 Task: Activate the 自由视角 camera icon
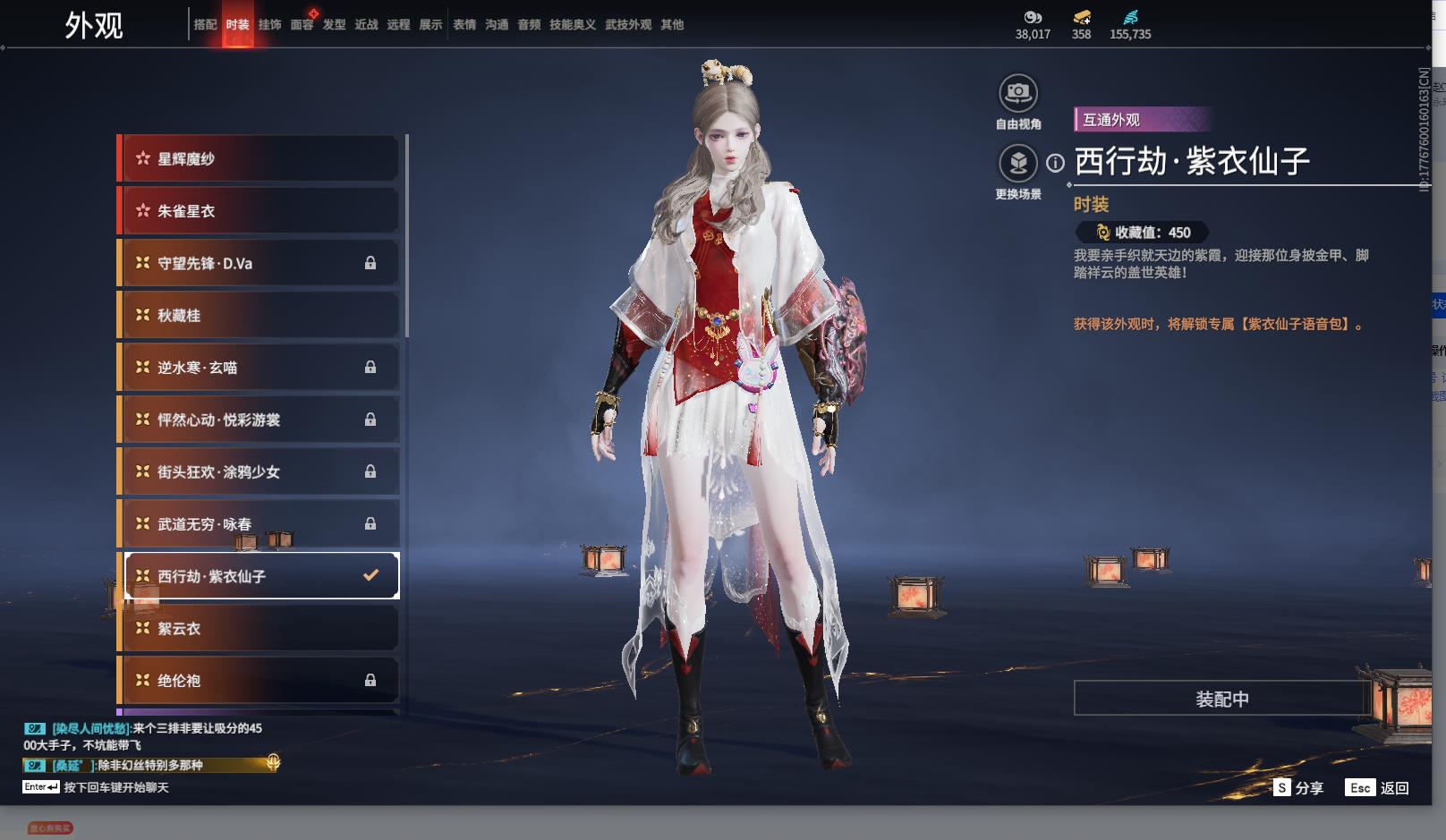(1017, 93)
